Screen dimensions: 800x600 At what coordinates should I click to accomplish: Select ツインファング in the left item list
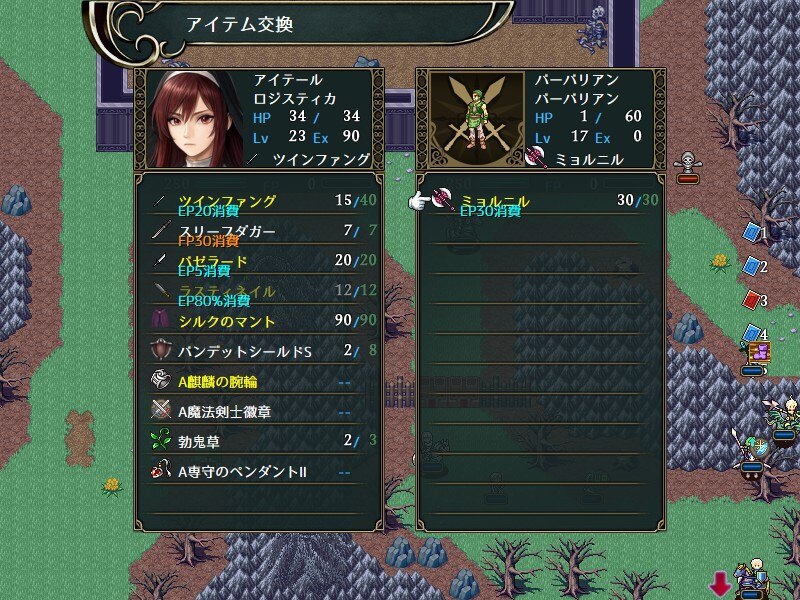(x=257, y=201)
